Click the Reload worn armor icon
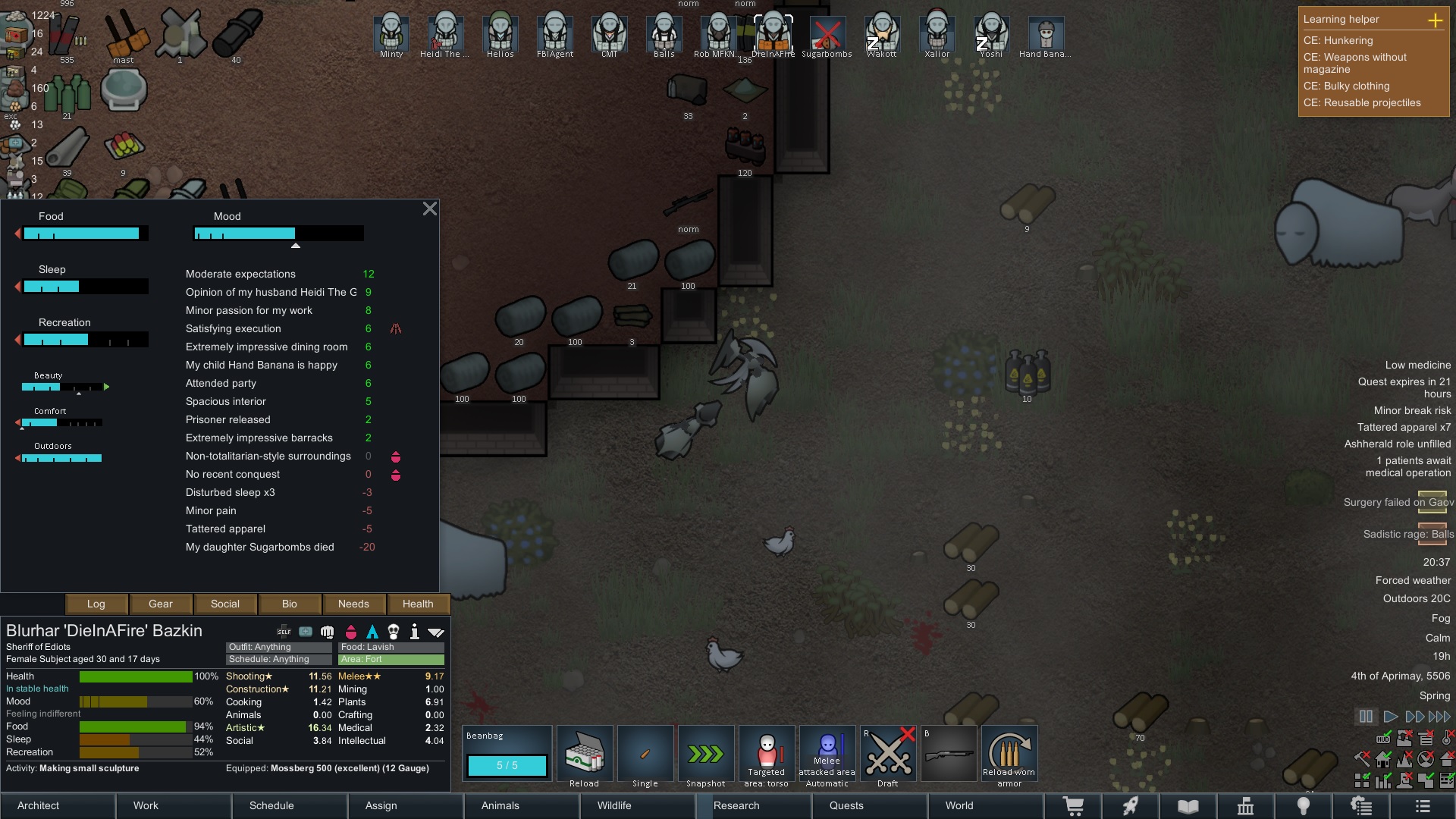Screen dimensions: 1456x819 point(1009,755)
